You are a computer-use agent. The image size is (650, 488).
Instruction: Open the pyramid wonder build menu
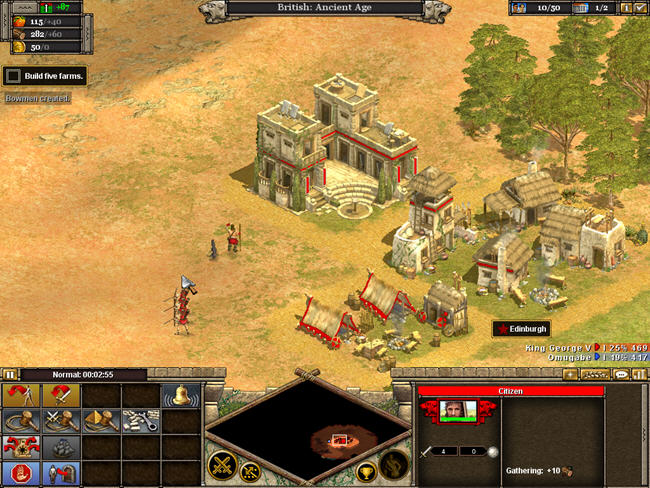point(99,420)
